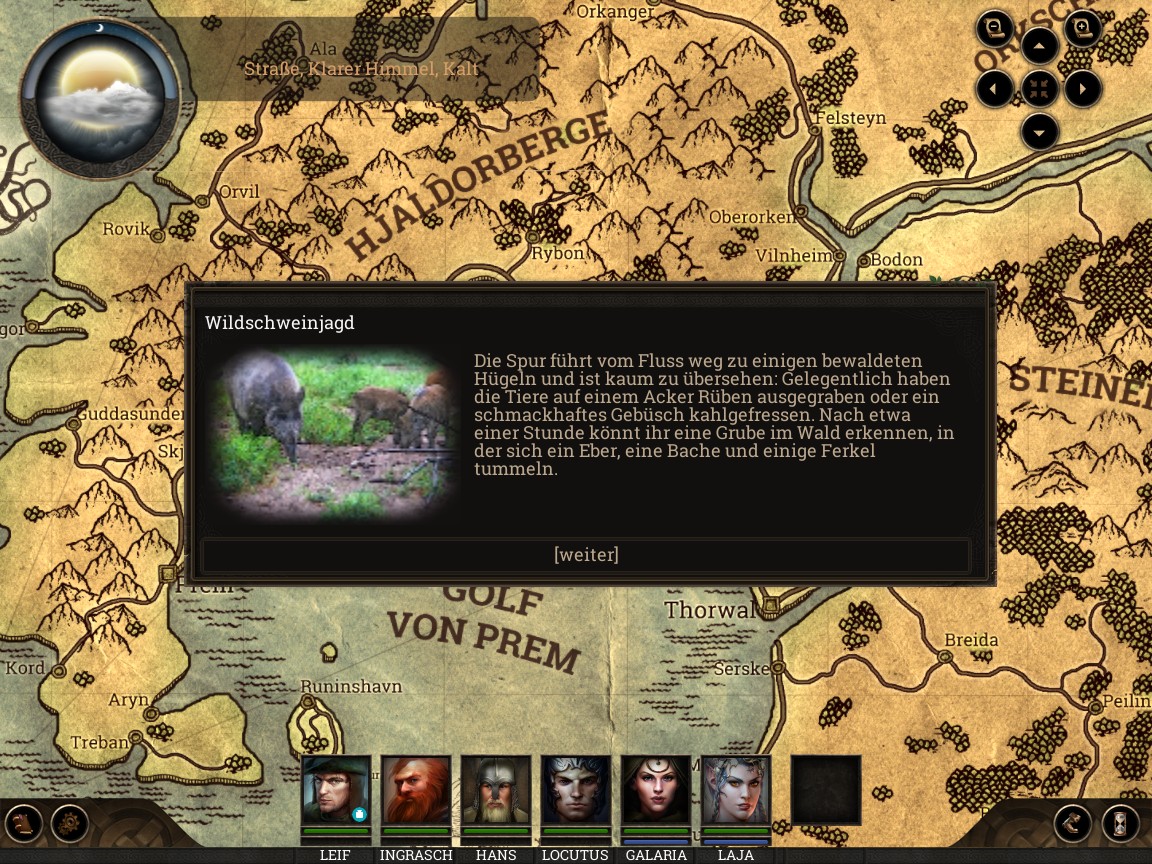Select Ingrasch the red-bearded dwarf portrait
Screen dimensions: 1152x864
click(416, 790)
